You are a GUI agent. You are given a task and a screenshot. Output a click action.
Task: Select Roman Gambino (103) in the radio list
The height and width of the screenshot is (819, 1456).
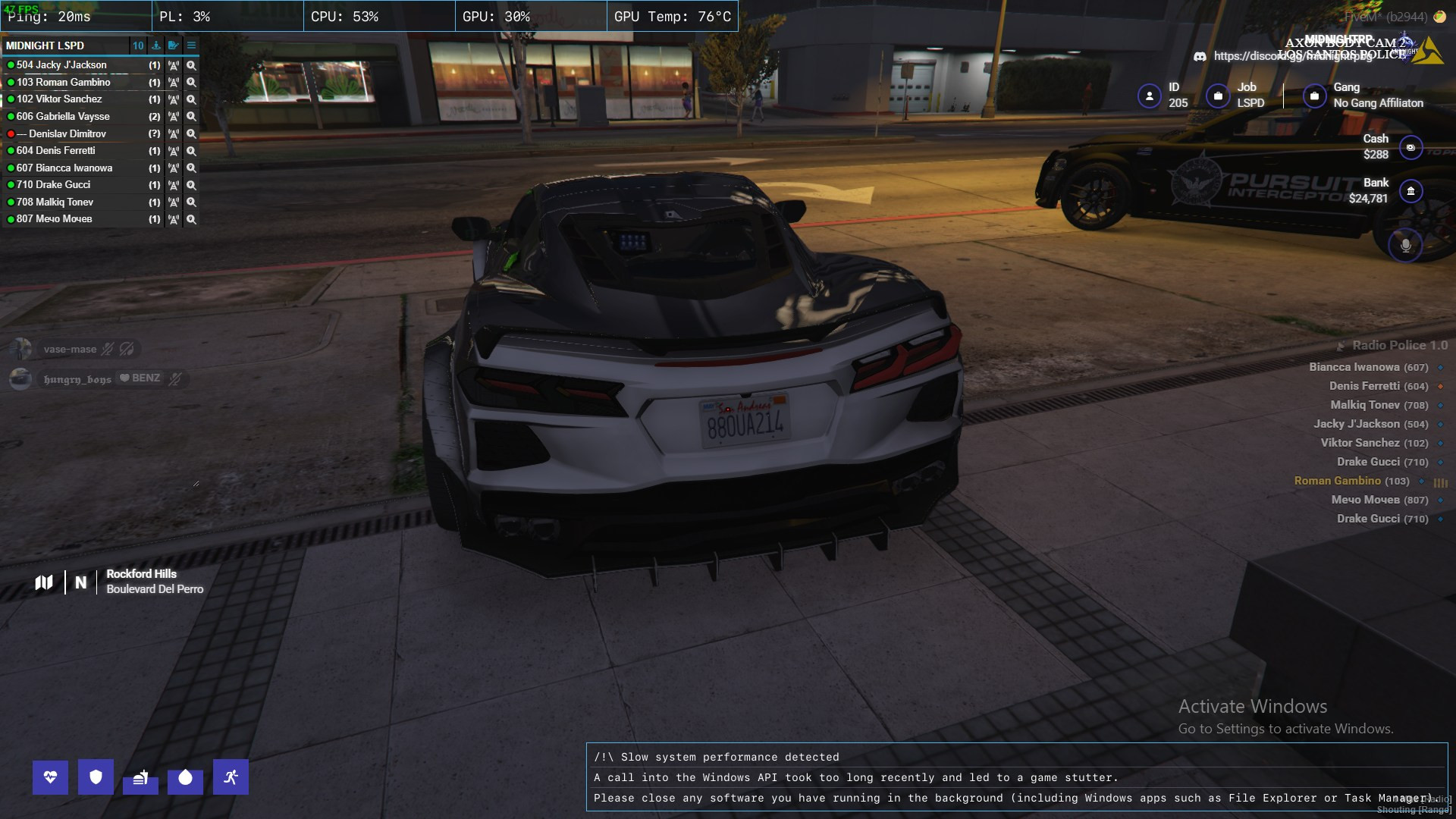pos(1351,481)
